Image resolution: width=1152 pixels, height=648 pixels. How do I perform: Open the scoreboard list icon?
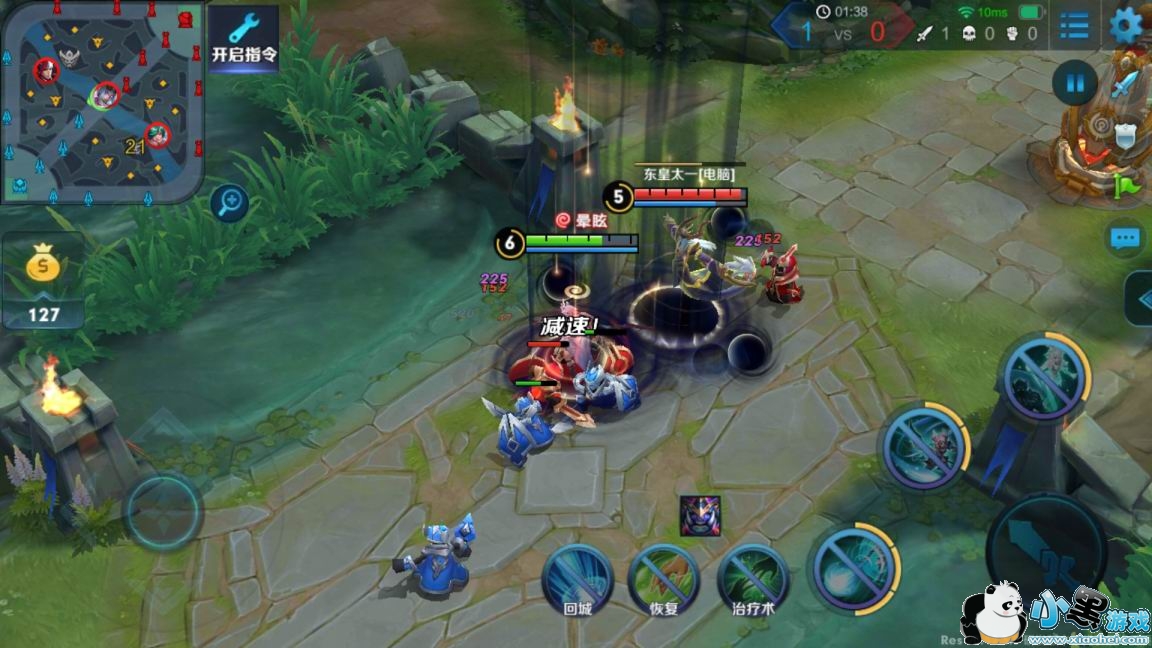click(1074, 26)
